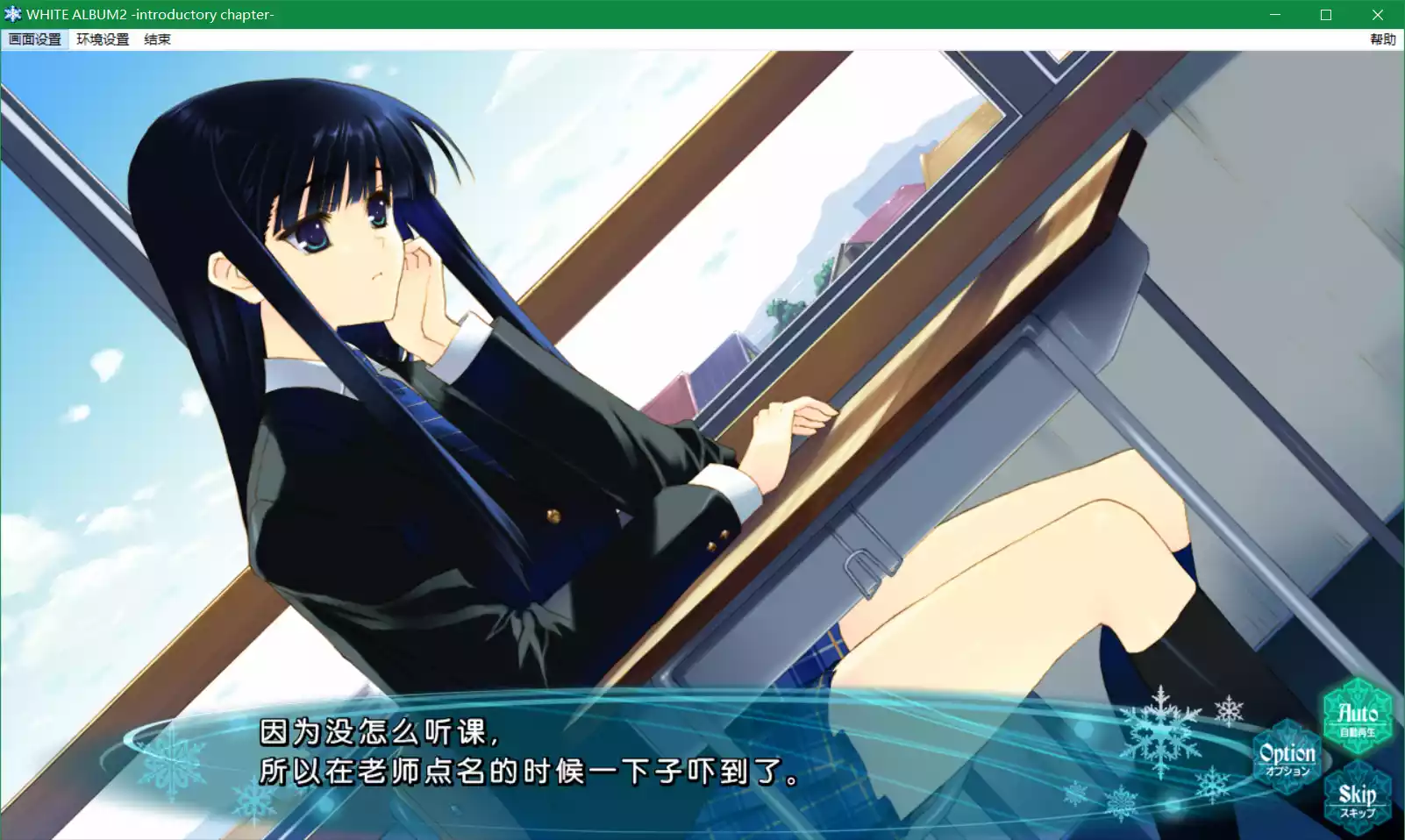Activate Skip mode with the Skip snowflake icon
Screen dimensions: 1405x840
coord(1360,796)
